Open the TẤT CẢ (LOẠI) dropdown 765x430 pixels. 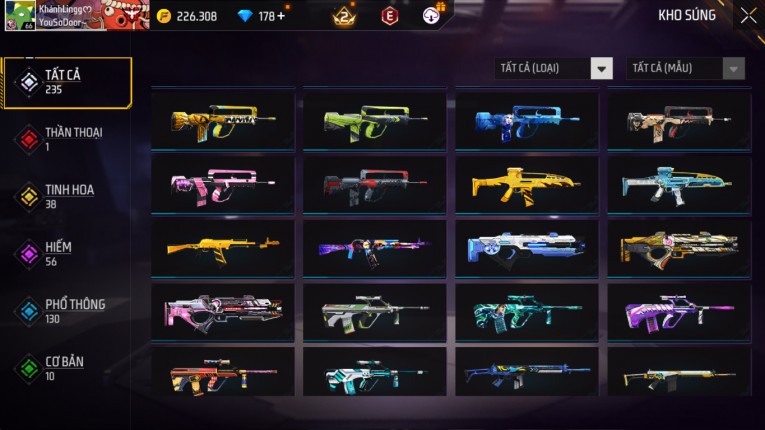click(555, 69)
